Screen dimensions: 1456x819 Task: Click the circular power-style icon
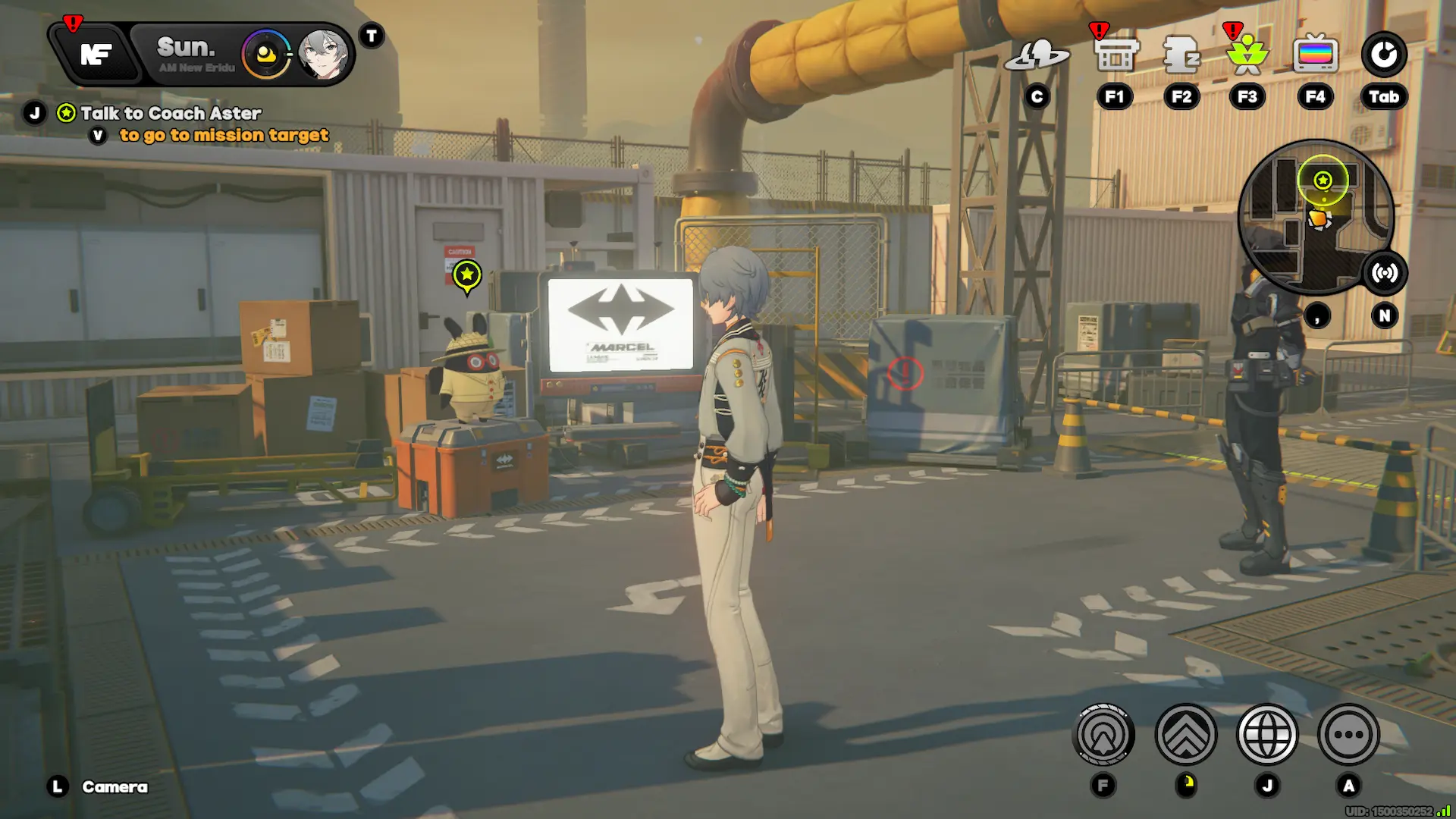[1383, 55]
